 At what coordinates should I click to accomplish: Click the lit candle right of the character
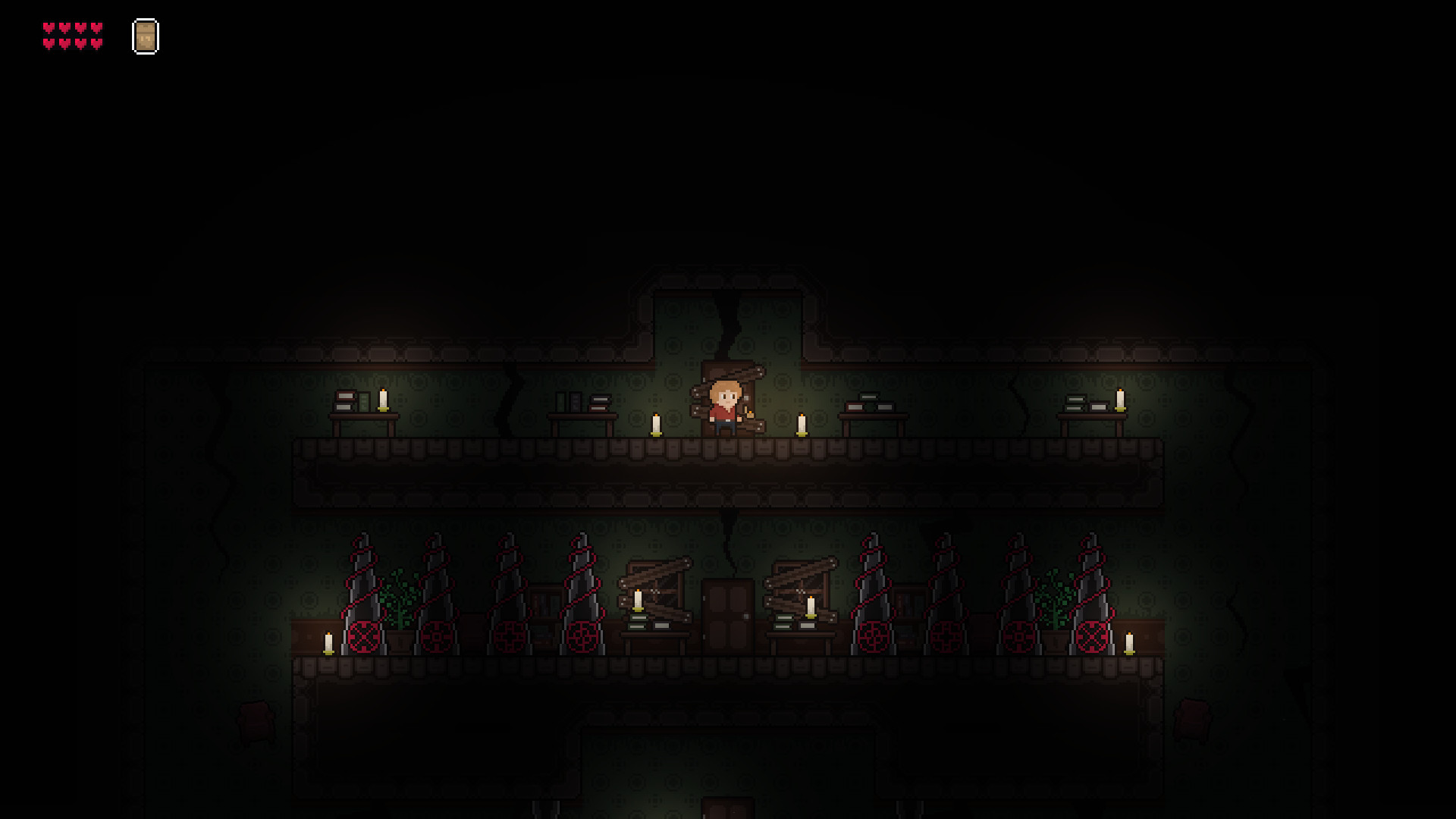click(x=800, y=425)
